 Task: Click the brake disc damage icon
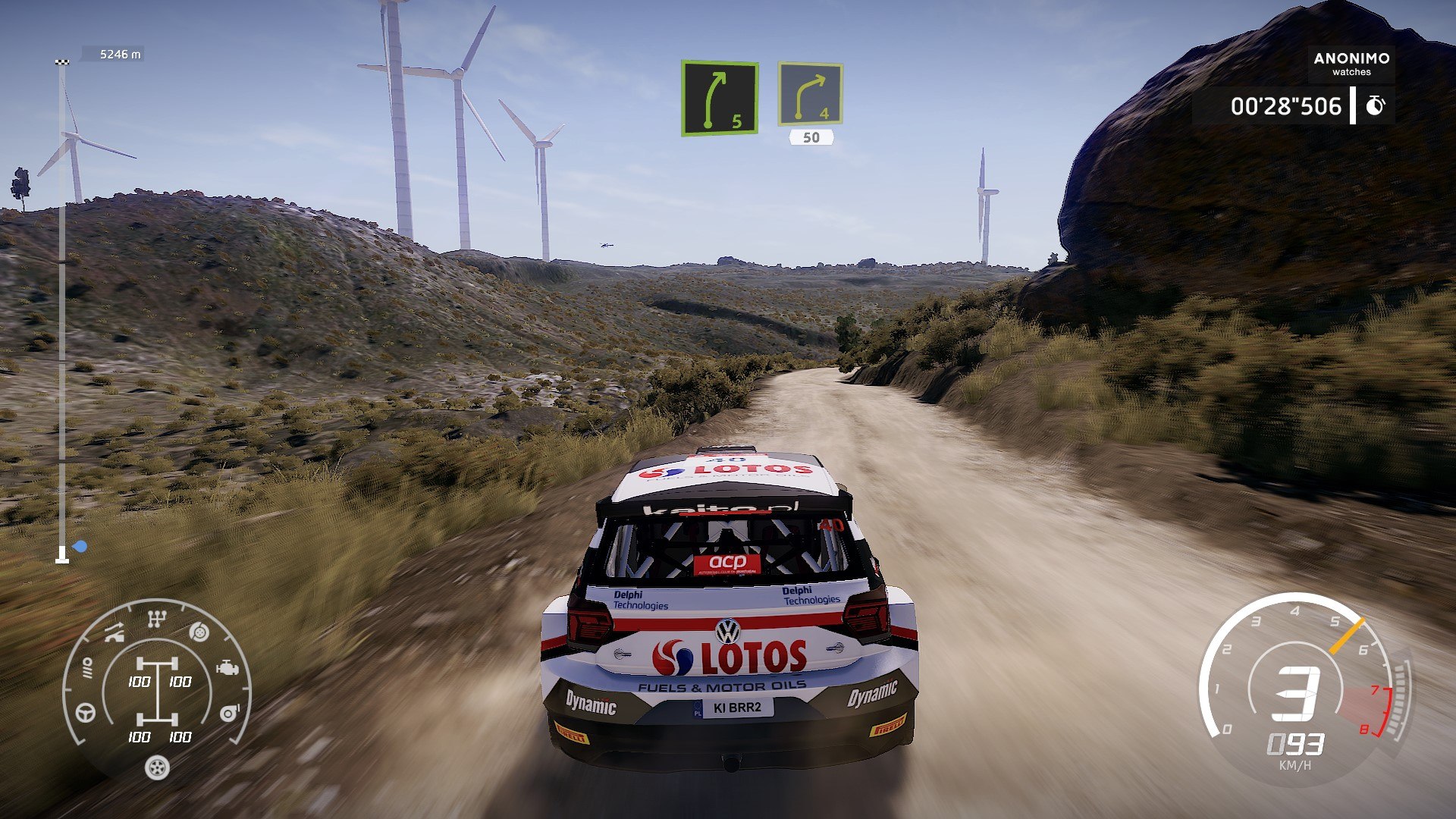[x=199, y=632]
